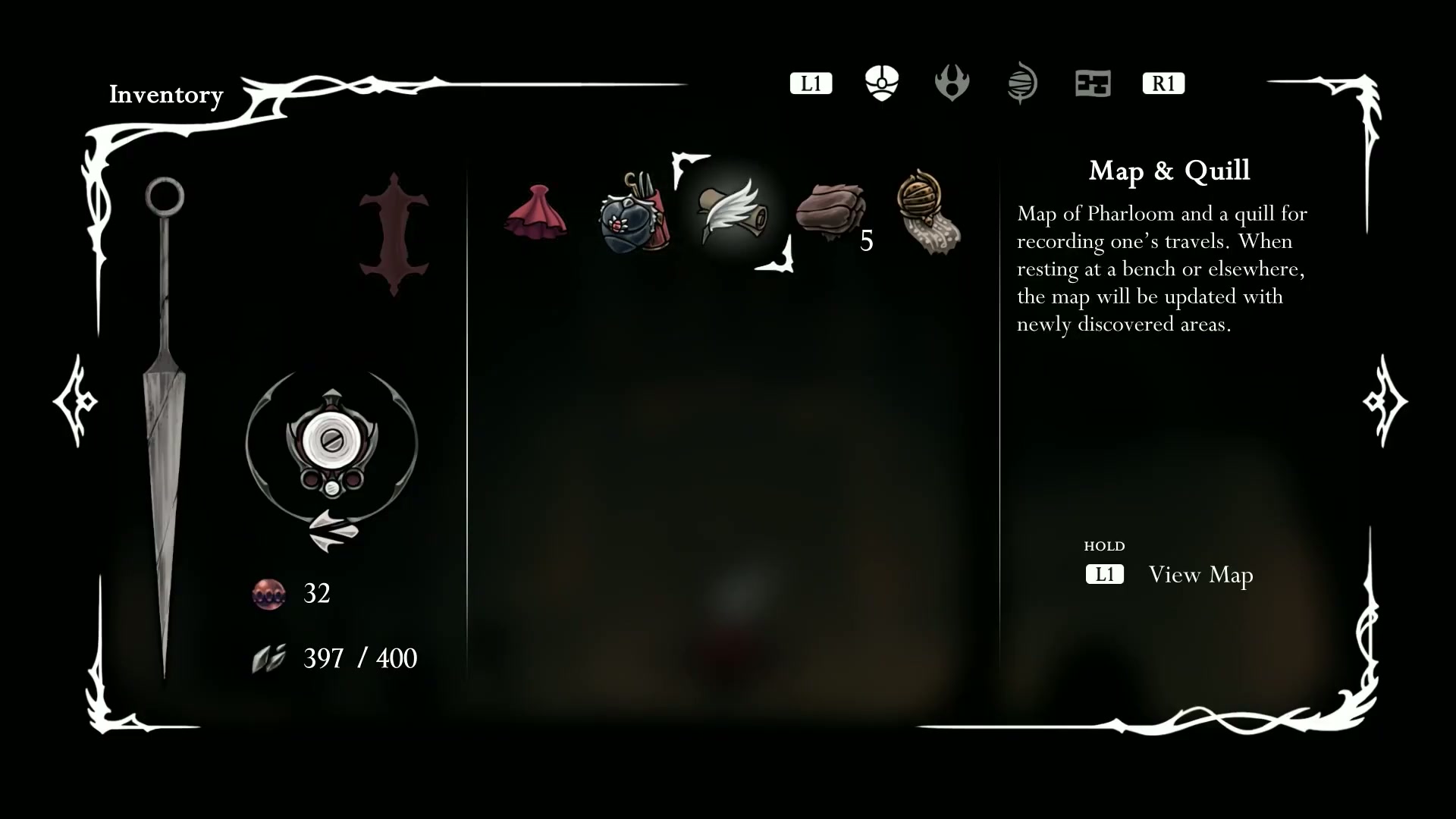Screen dimensions: 1456x819
Task: Select the needle weapon
Action: click(x=165, y=425)
